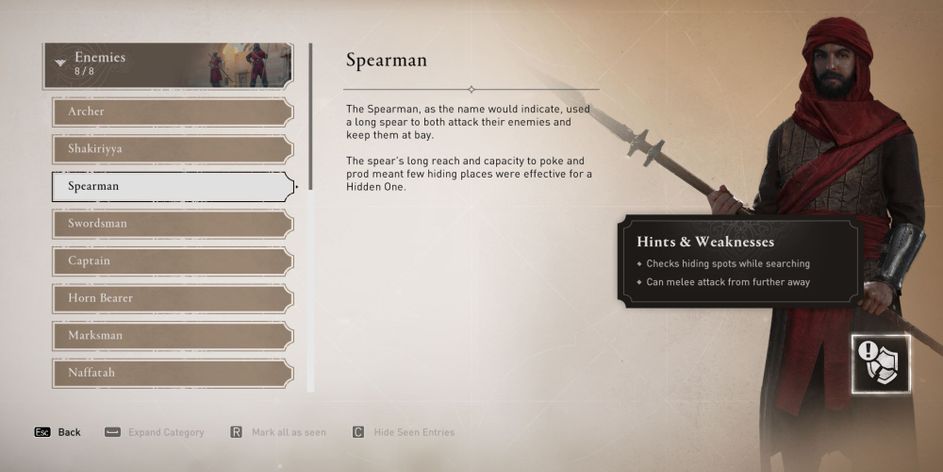This screenshot has height=472, width=943.
Task: Select the Archer entry
Action: click(172, 112)
